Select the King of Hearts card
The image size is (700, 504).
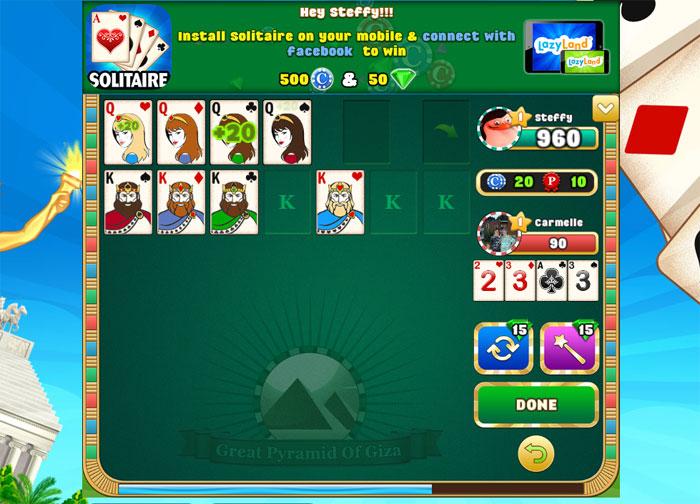pyautogui.click(x=340, y=202)
